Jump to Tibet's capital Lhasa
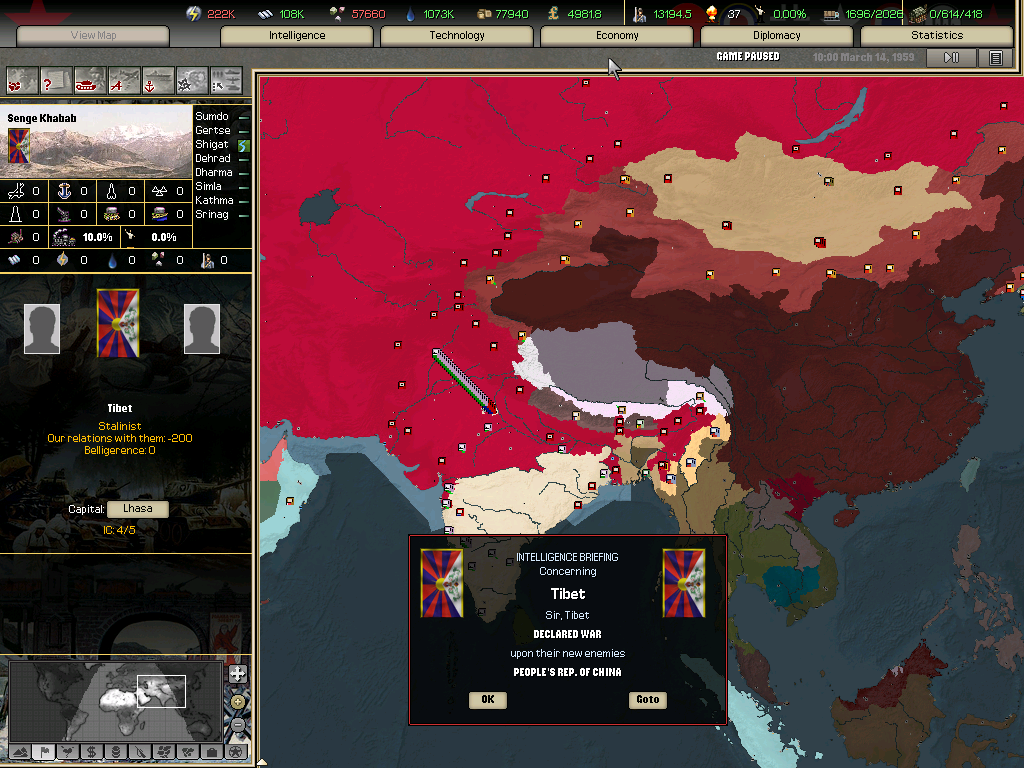The height and width of the screenshot is (768, 1024). pyautogui.click(x=137, y=509)
